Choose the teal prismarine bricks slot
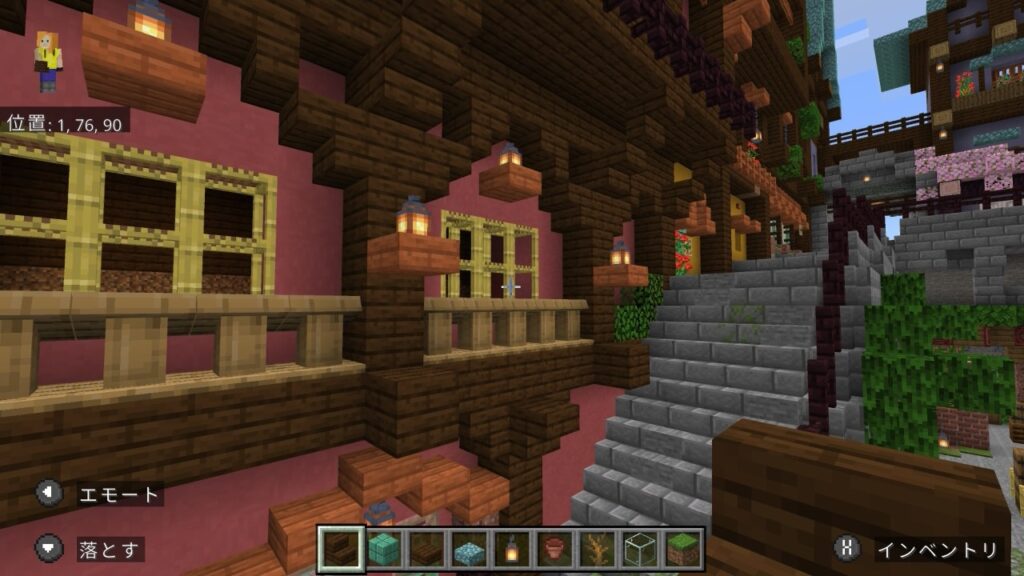1024x576 pixels. tap(383, 548)
